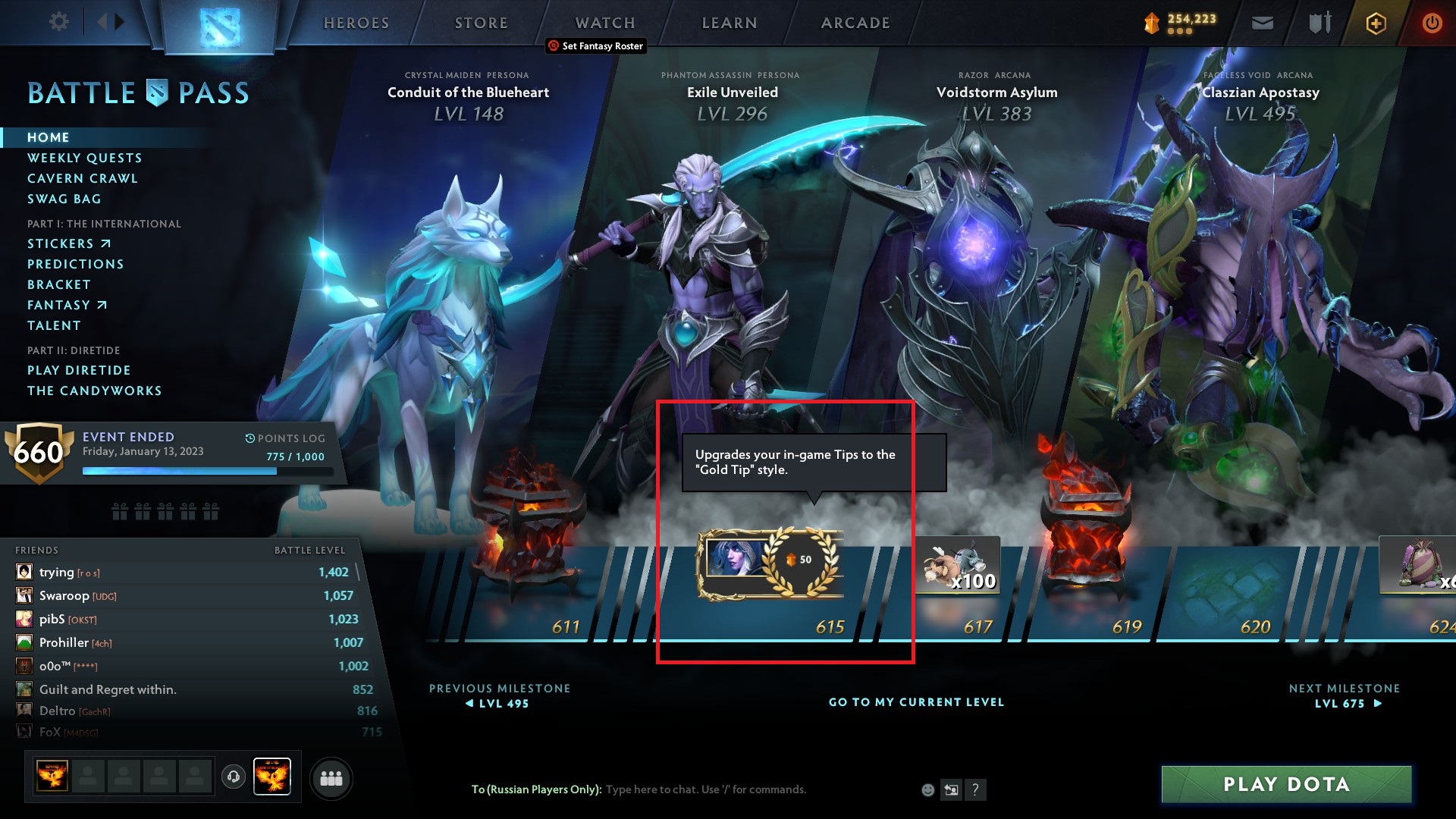Switch to the ARCADE tab
The image size is (1456, 819).
click(x=855, y=23)
